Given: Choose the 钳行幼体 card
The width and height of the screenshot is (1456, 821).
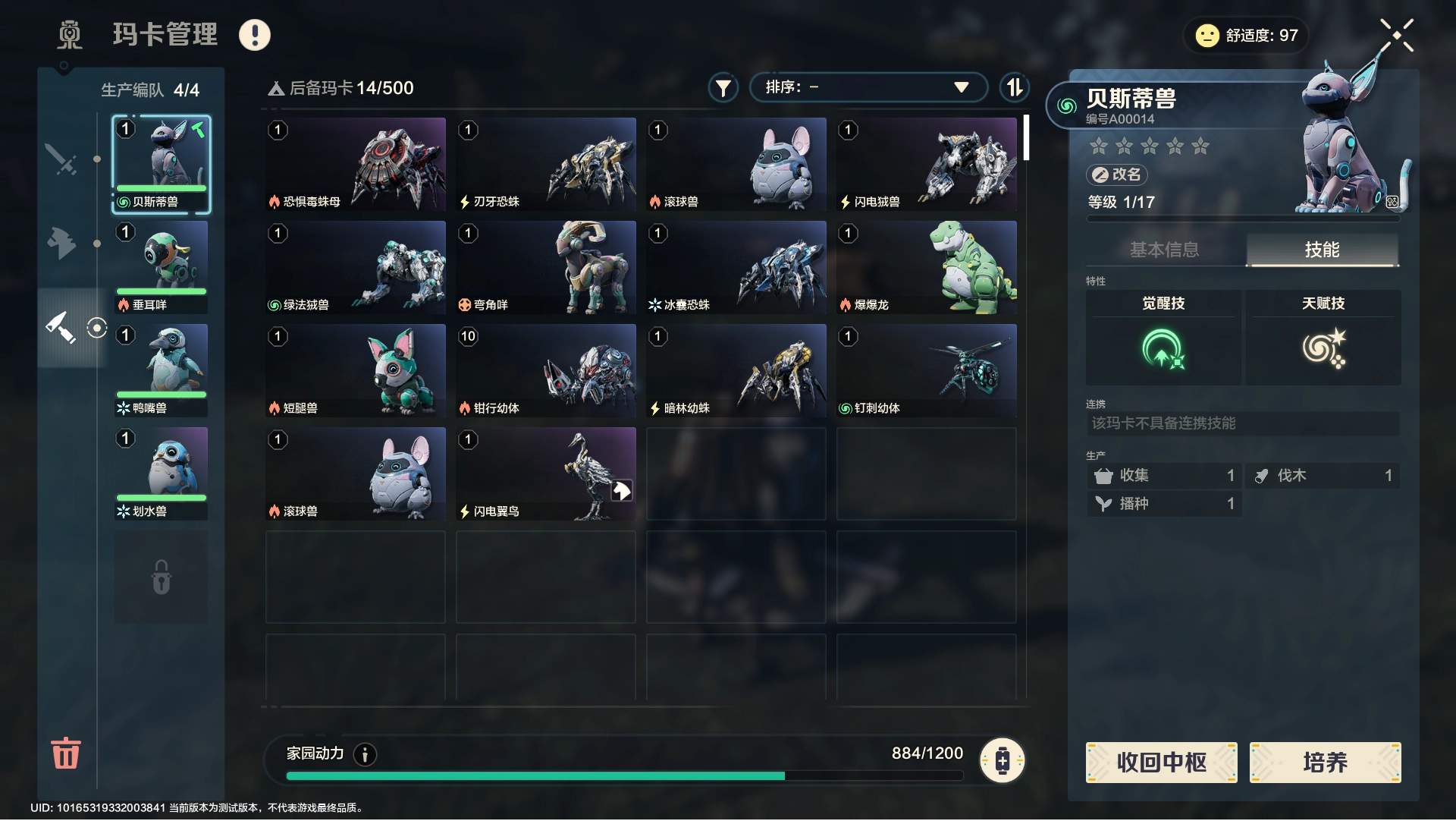Looking at the screenshot, I should [x=545, y=370].
